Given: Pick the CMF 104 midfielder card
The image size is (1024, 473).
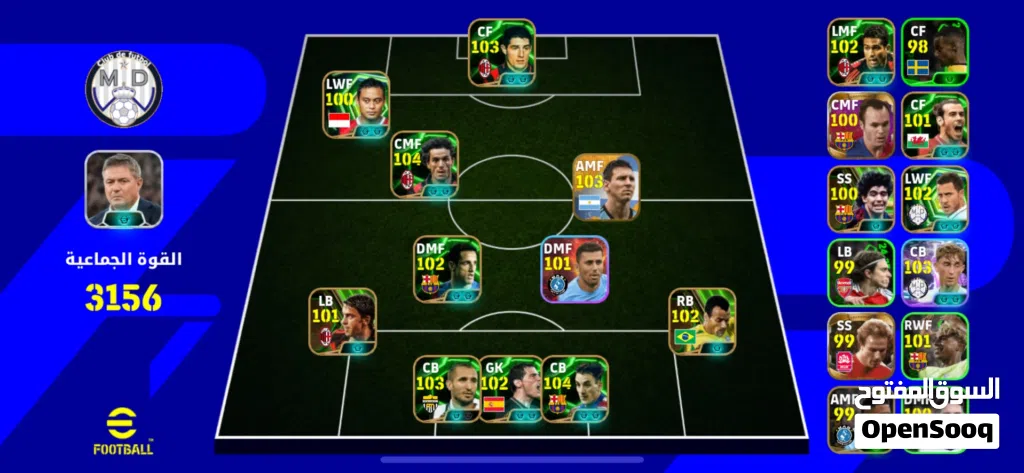Looking at the screenshot, I should point(425,165).
